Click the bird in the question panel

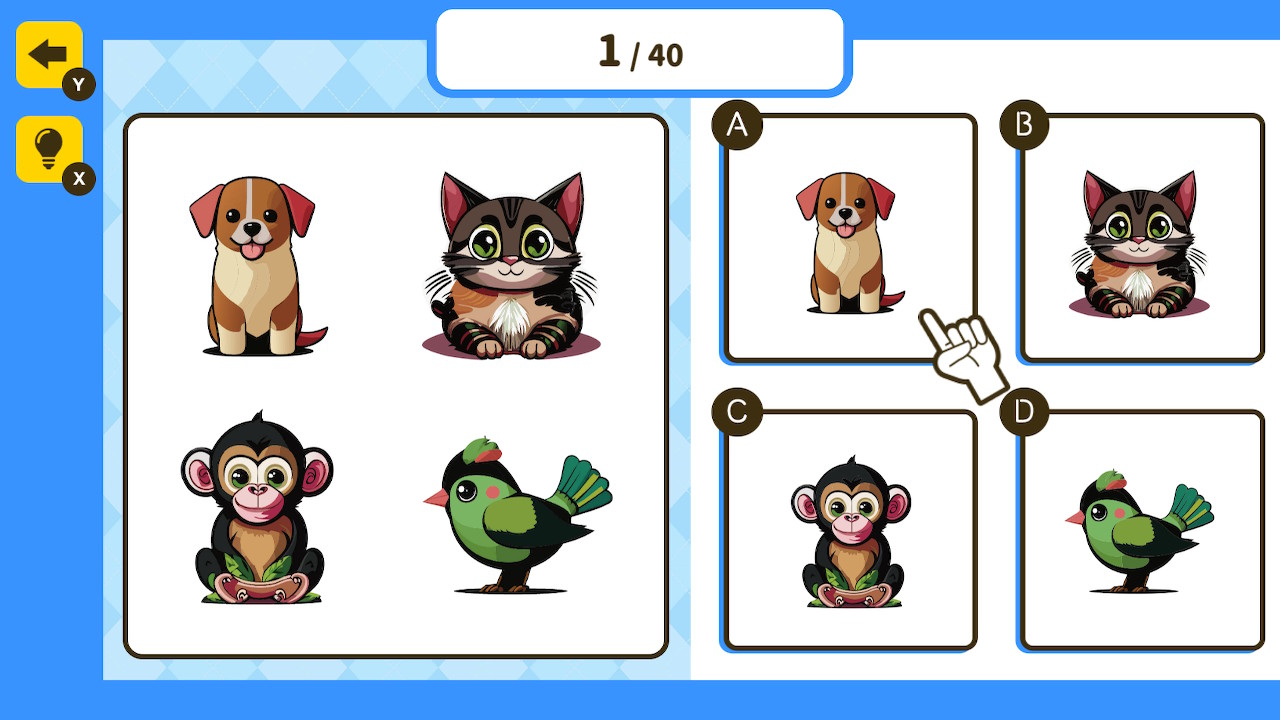click(510, 515)
